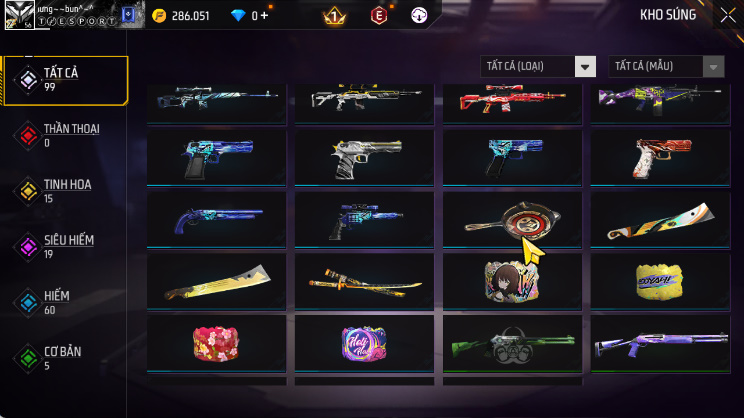Choose the CƠ BẢN category tab
This screenshot has height=418, width=744.
(x=65, y=357)
